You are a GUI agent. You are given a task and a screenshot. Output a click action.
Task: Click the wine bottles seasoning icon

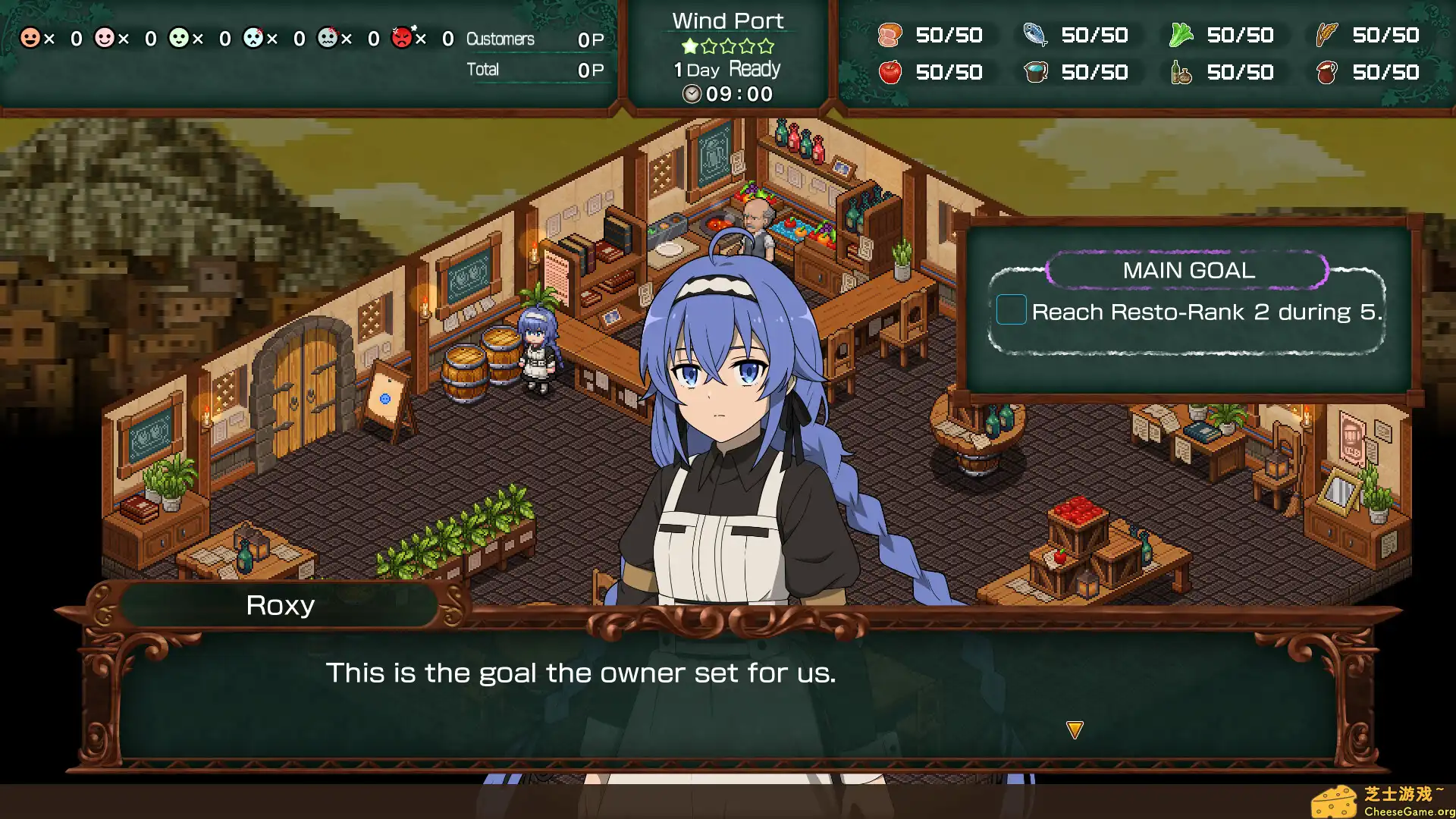(1181, 73)
